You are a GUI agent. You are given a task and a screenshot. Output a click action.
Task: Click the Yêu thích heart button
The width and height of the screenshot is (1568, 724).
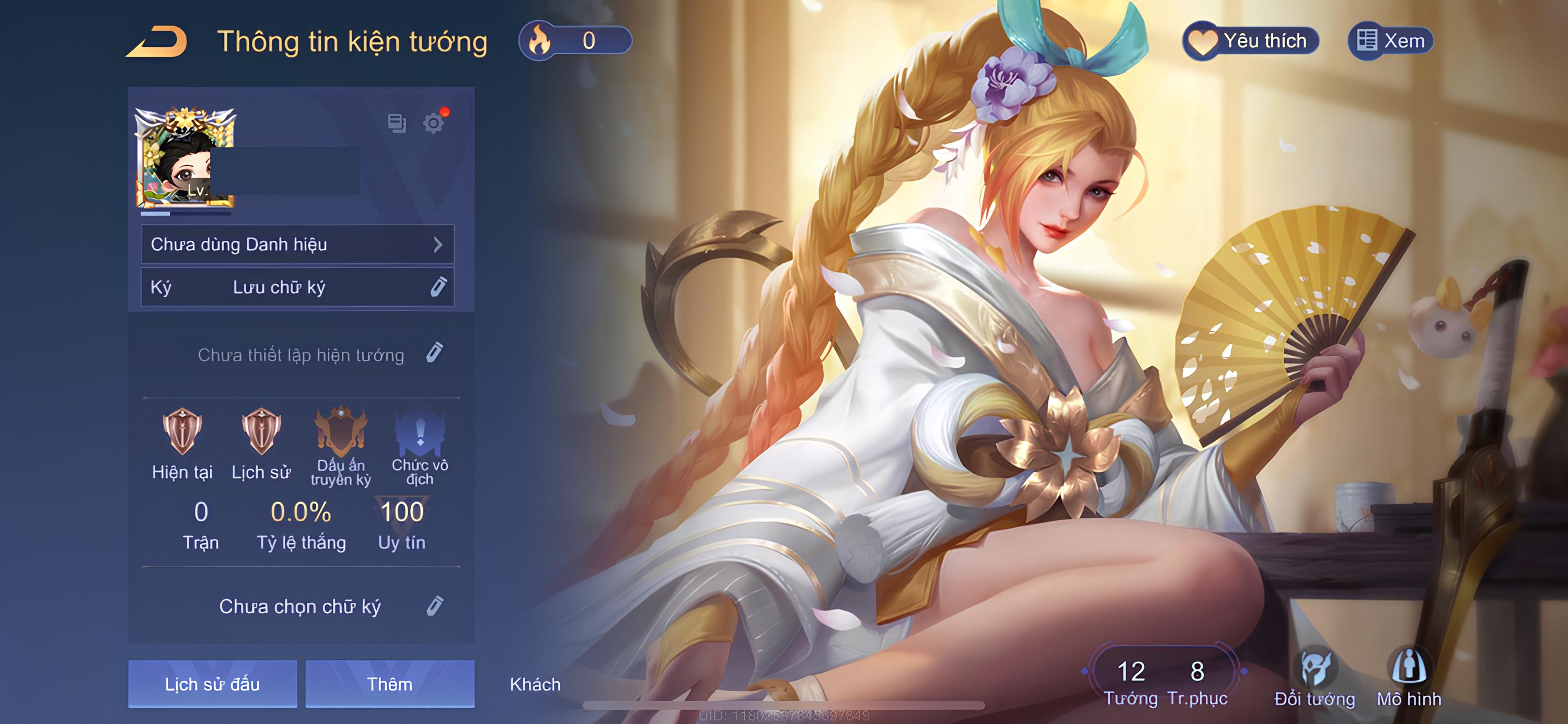pos(1251,41)
